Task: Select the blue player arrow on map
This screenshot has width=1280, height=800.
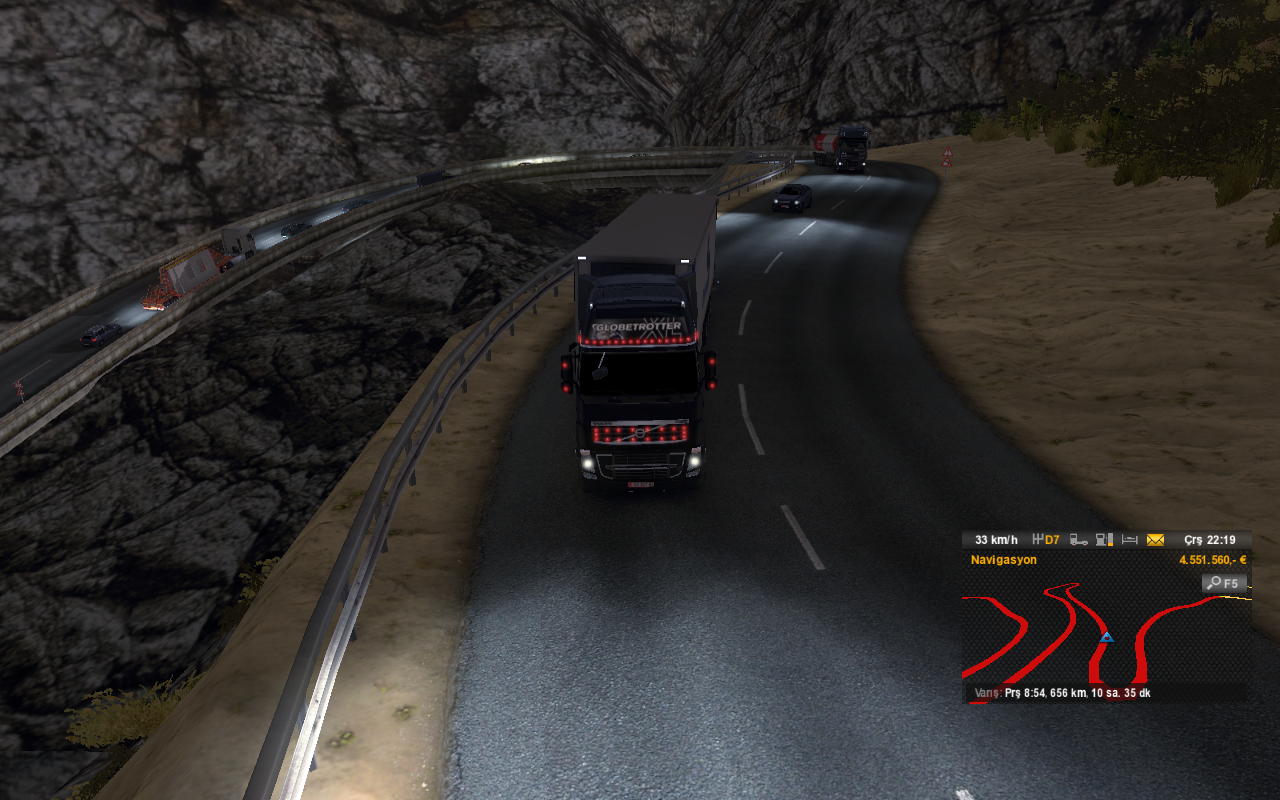Action: coord(1106,637)
